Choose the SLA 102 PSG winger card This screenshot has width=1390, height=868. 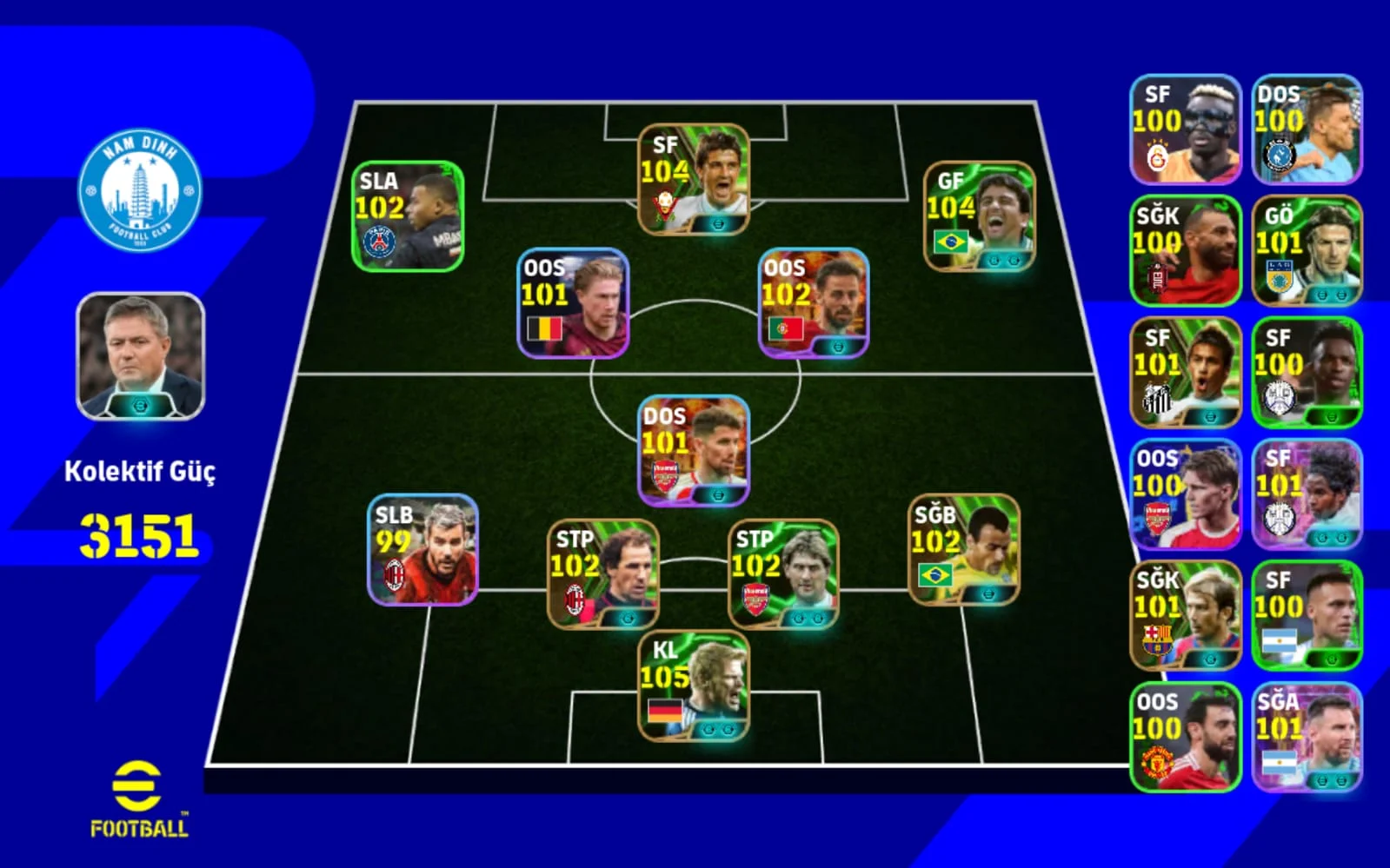(407, 216)
